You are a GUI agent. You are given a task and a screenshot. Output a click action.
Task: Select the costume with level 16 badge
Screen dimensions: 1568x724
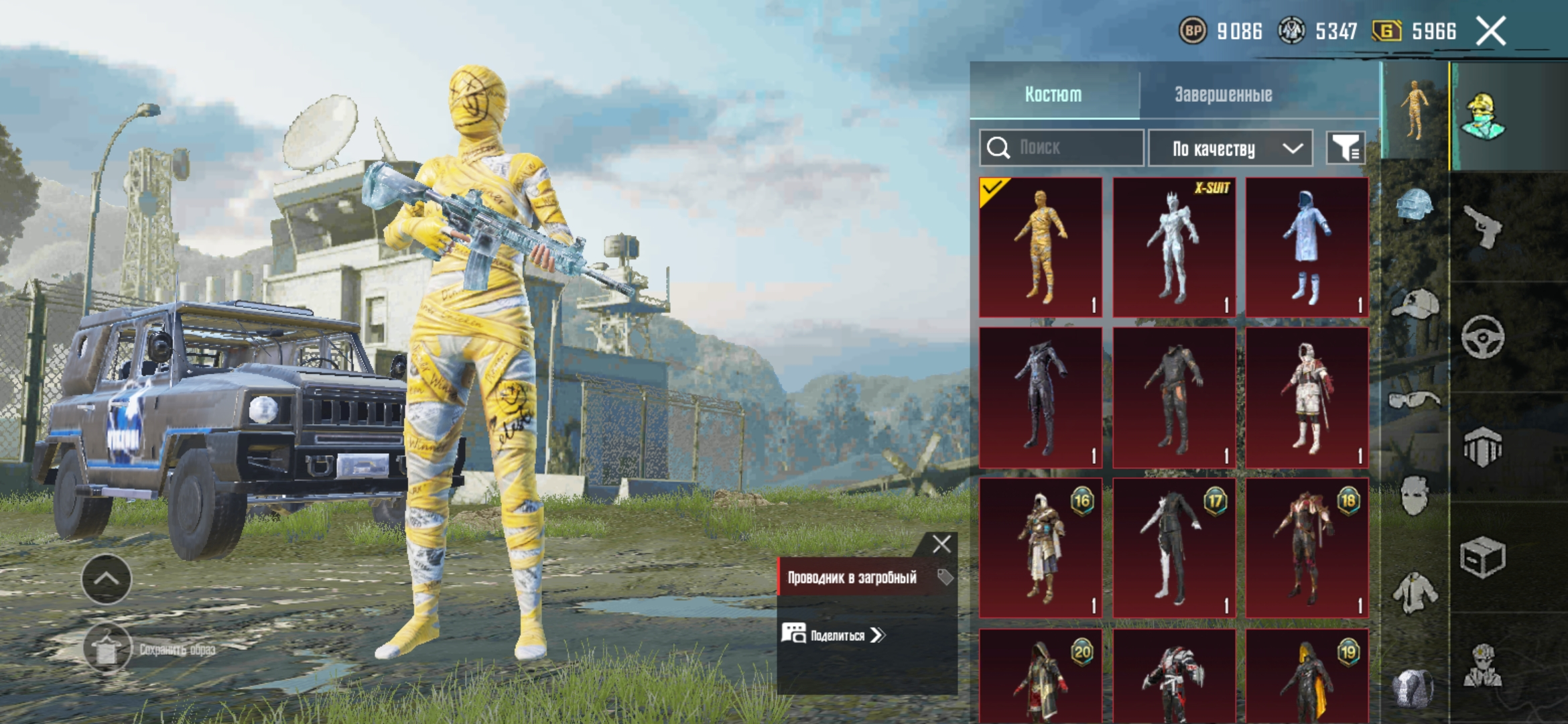(1041, 547)
